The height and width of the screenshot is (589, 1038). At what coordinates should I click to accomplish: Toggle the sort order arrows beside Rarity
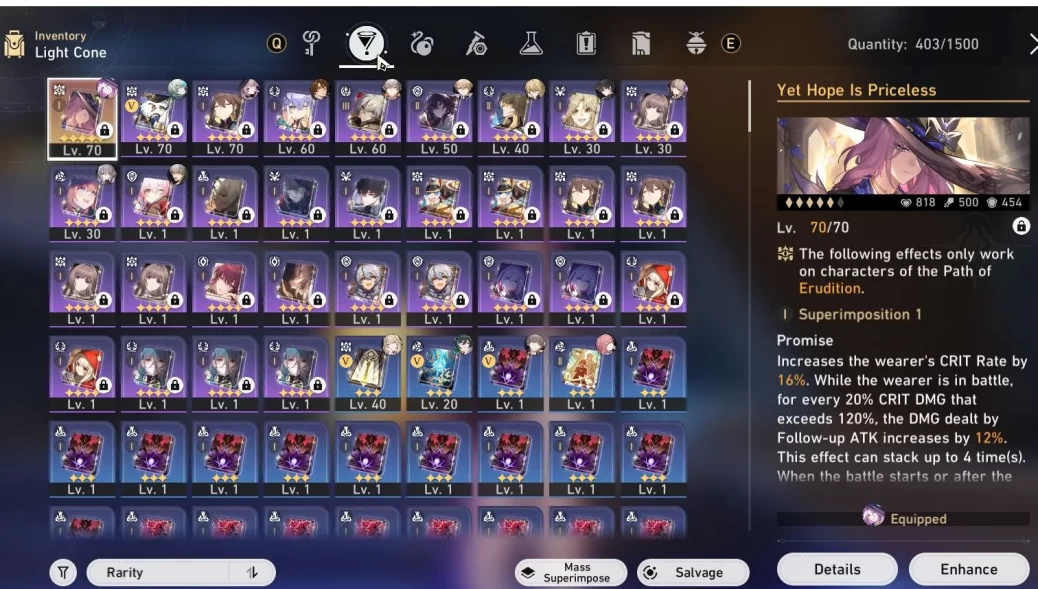(x=251, y=572)
